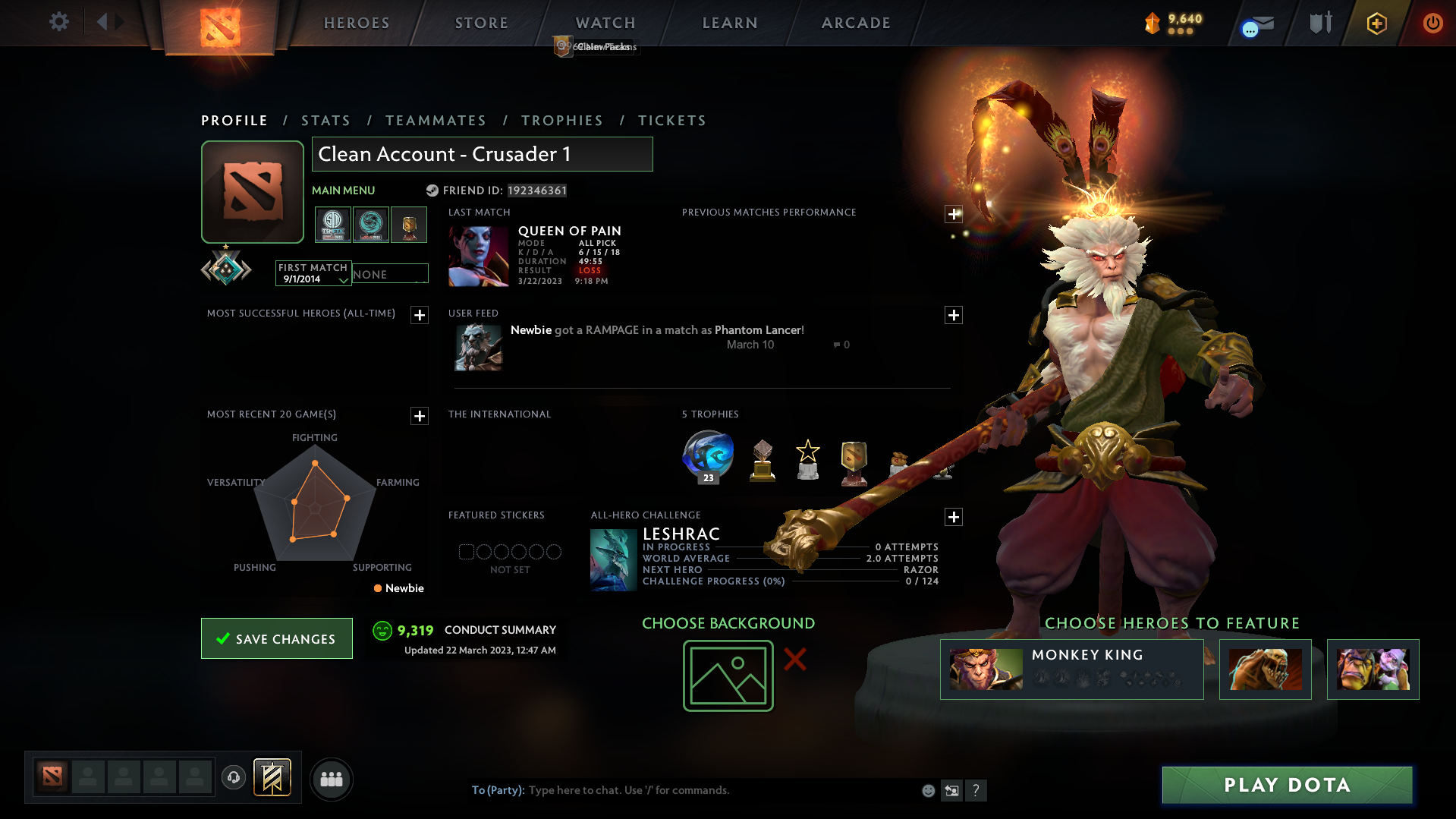The height and width of the screenshot is (819, 1456).
Task: Switch to the Trophies tab
Action: (x=561, y=120)
